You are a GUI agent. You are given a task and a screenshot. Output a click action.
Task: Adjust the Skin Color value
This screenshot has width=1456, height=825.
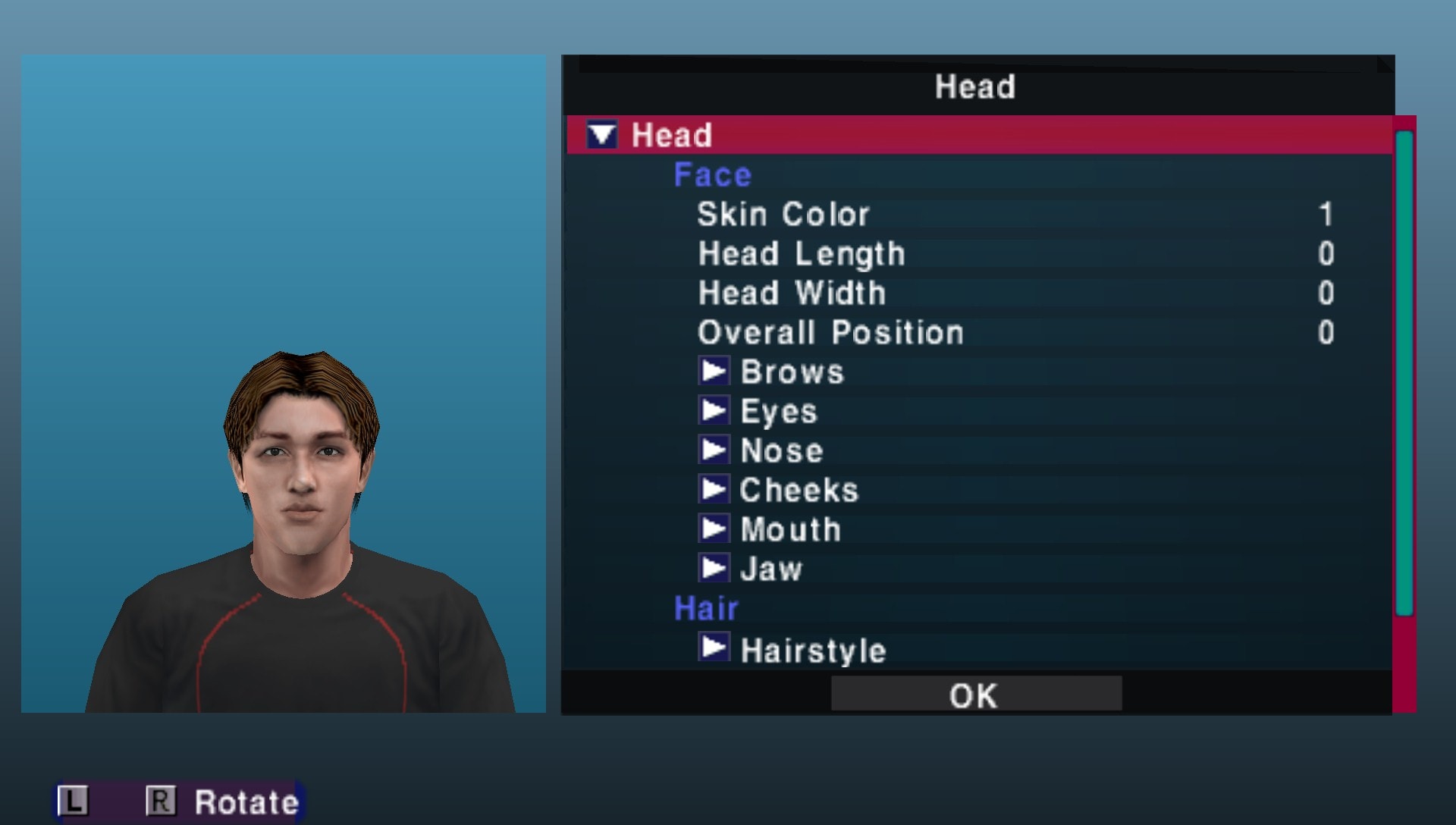pos(783,214)
